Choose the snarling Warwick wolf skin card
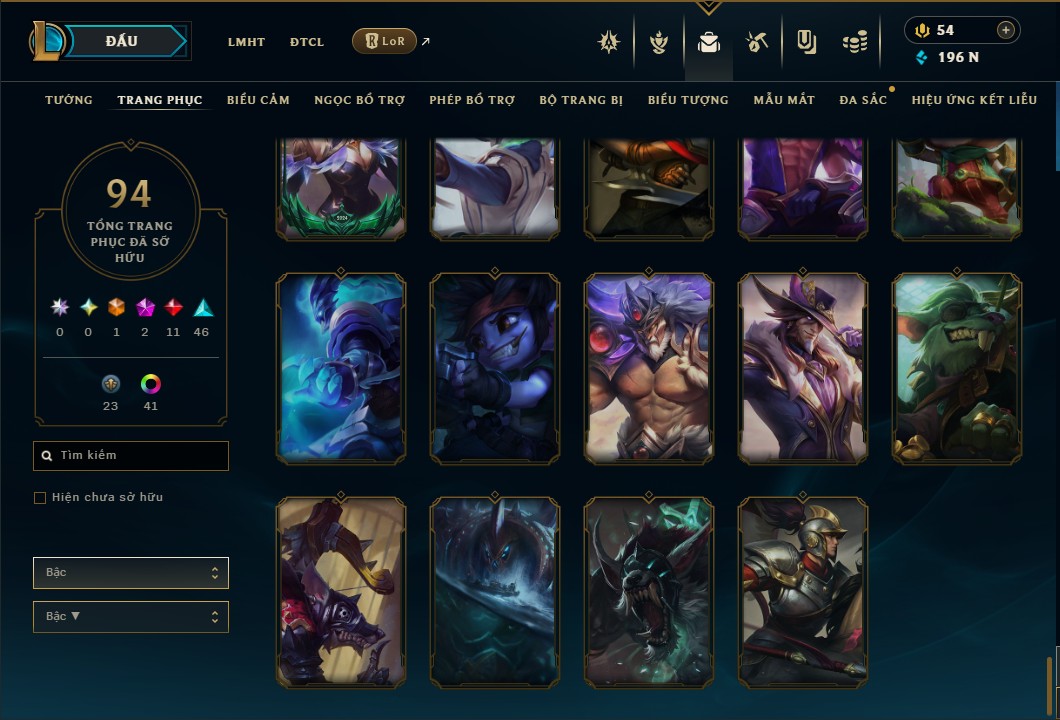Image resolution: width=1060 pixels, height=720 pixels. [649, 592]
